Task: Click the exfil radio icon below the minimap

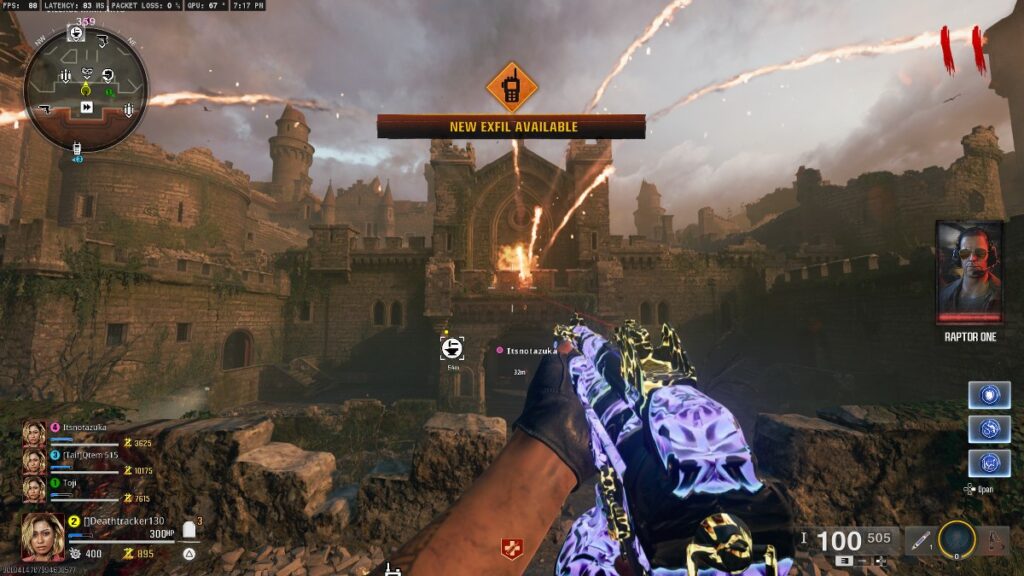Action: click(77, 151)
